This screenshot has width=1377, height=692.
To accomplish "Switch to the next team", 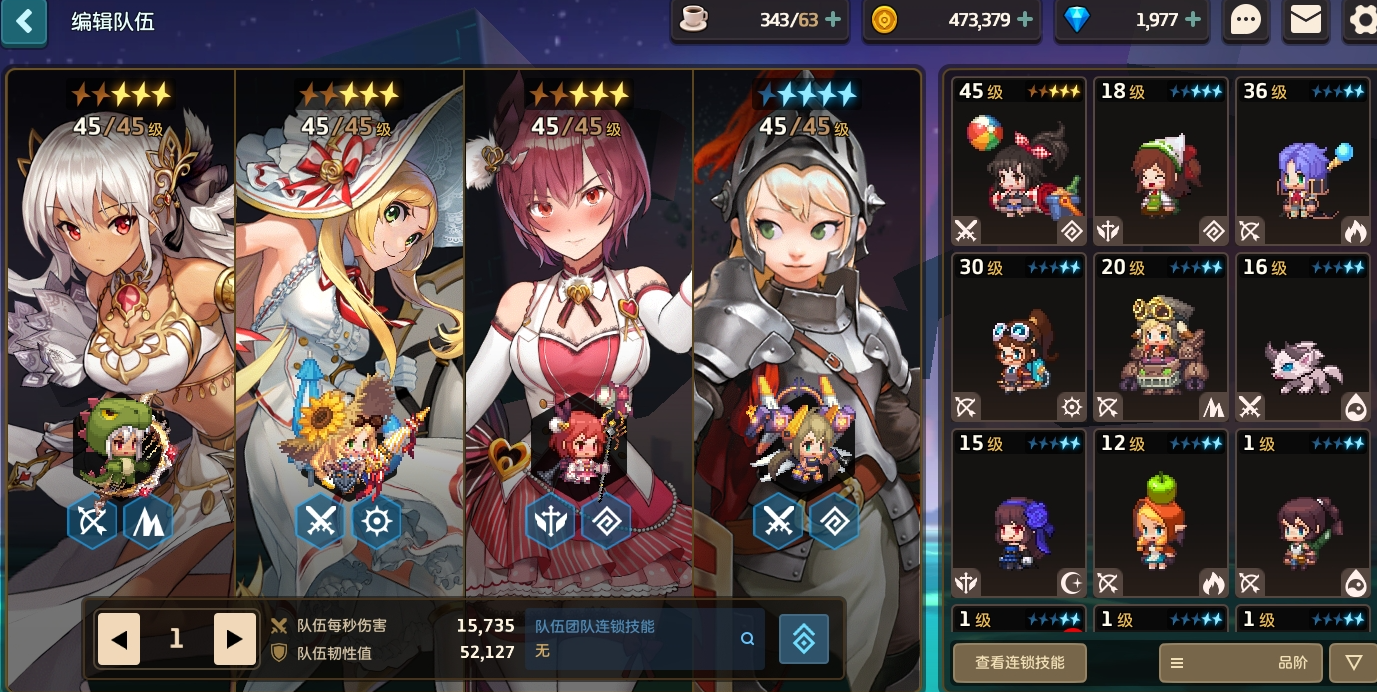I will click(235, 640).
